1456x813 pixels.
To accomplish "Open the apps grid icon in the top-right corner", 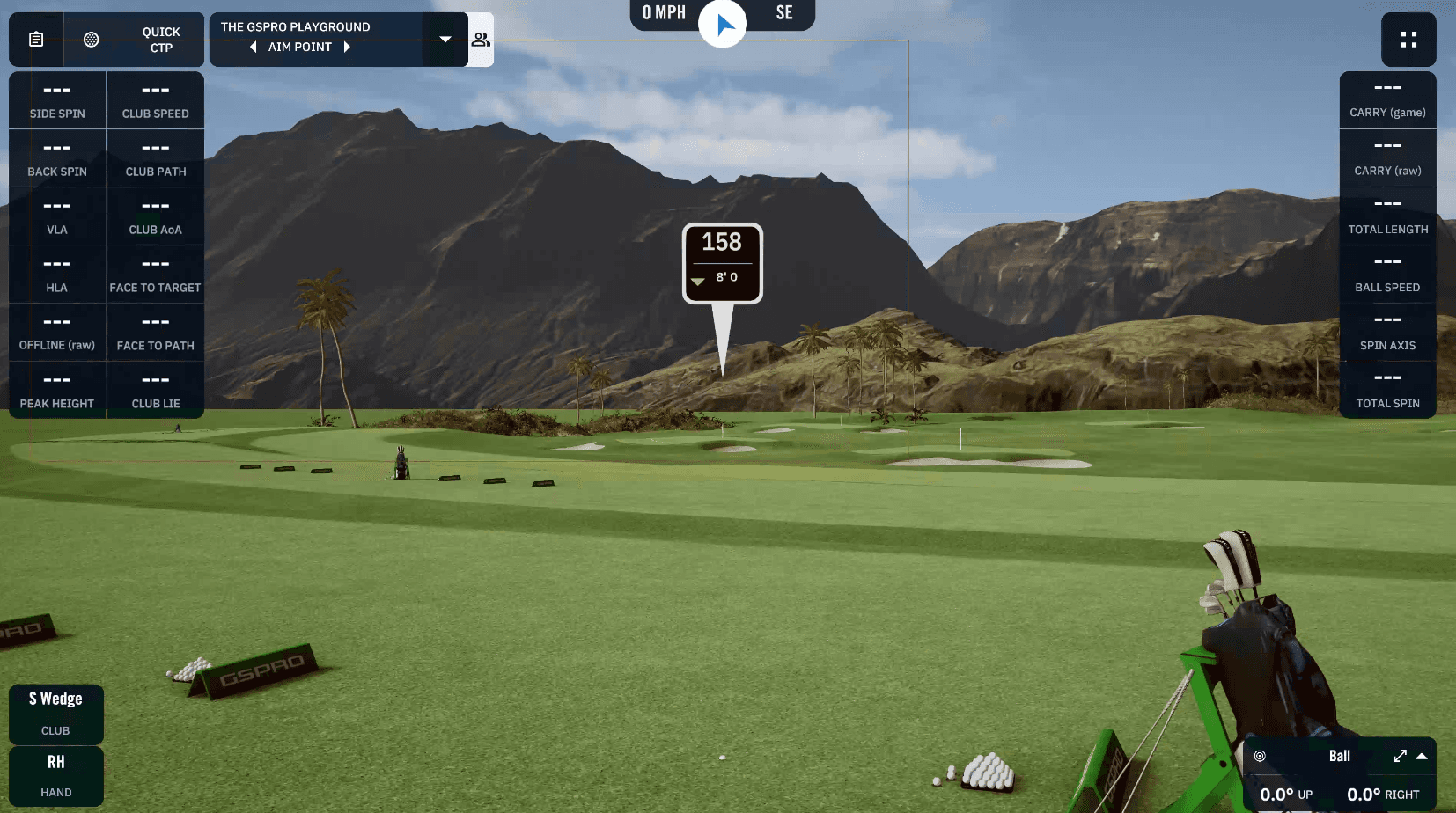I will 1408,39.
